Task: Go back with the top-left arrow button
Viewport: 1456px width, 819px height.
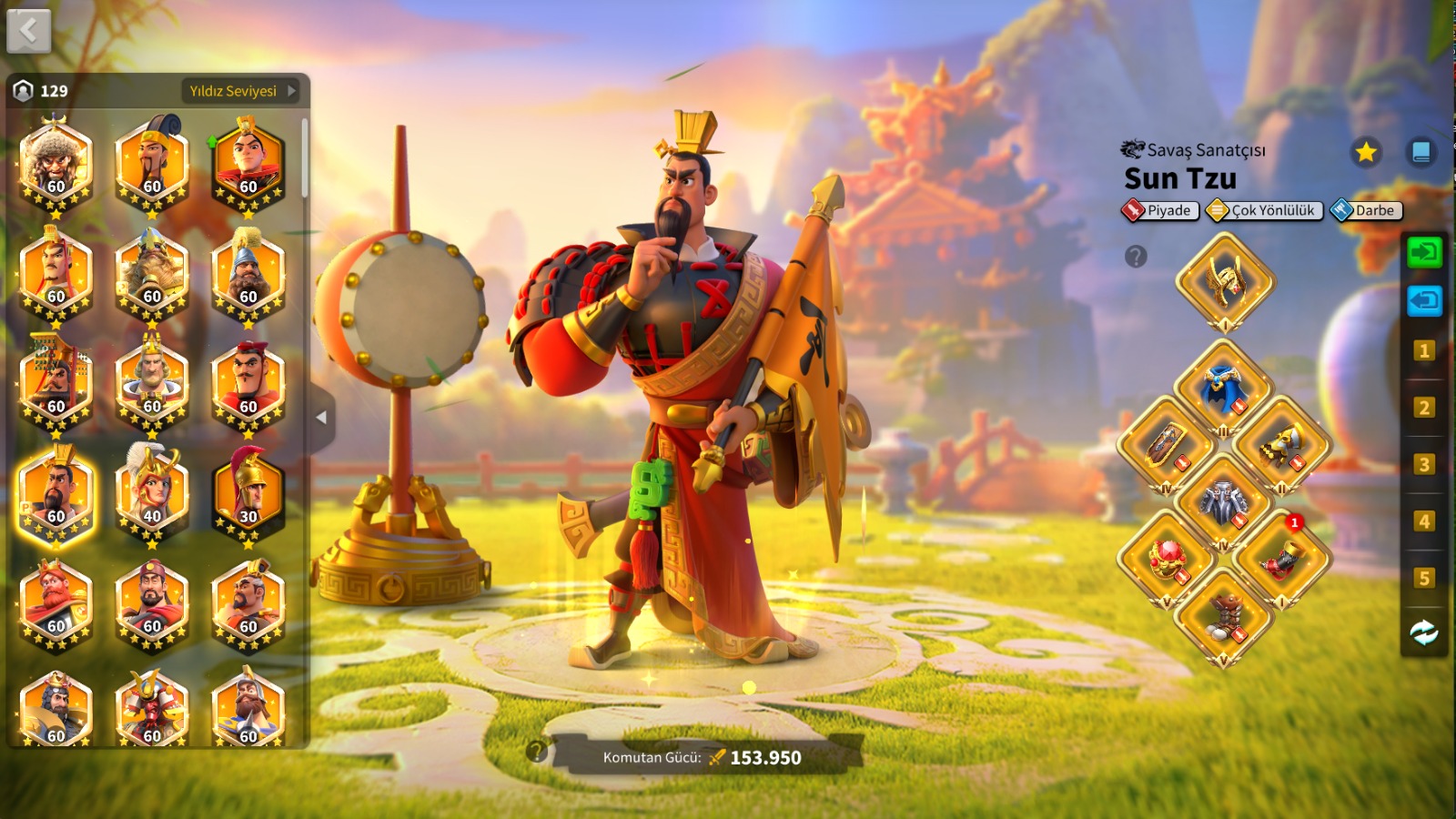Action: (28, 31)
